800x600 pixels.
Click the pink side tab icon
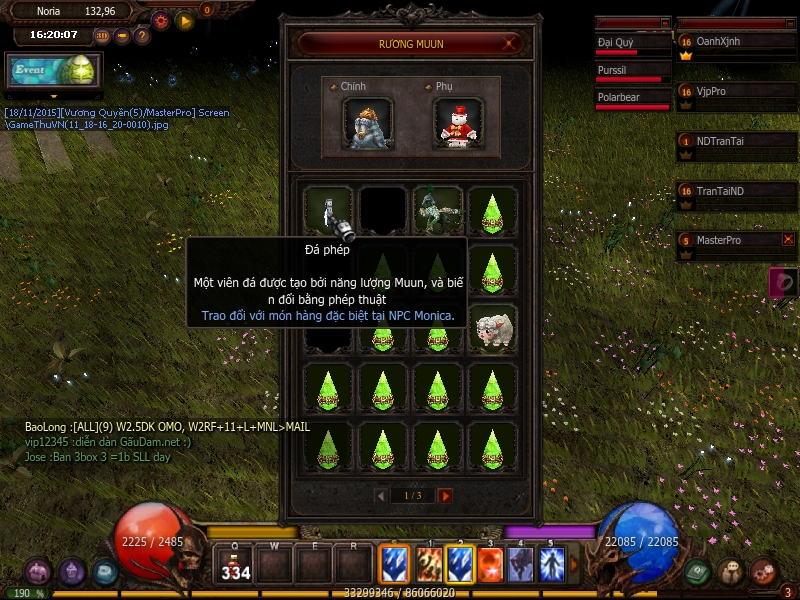783,283
